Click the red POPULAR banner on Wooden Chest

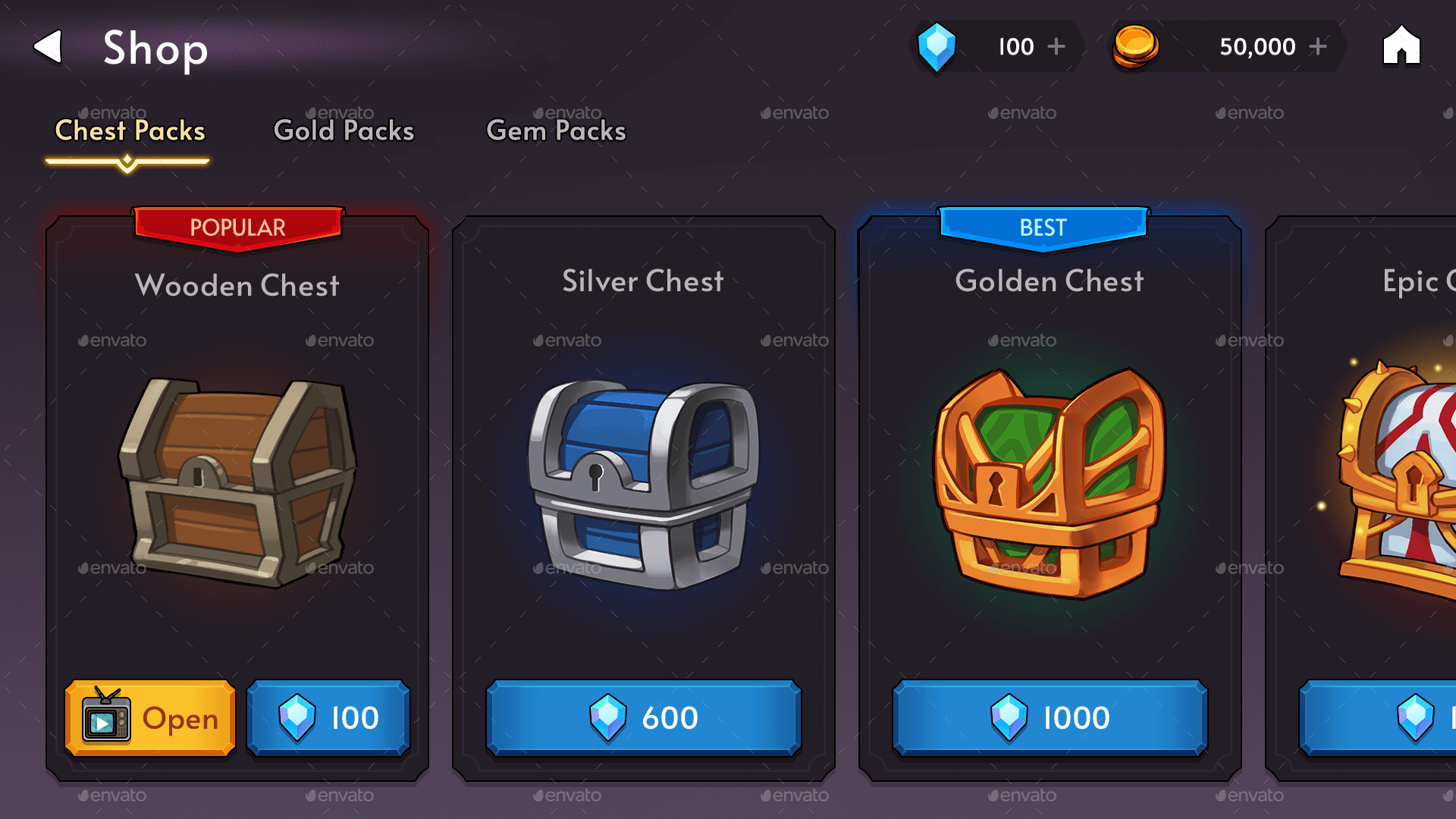pos(237,227)
